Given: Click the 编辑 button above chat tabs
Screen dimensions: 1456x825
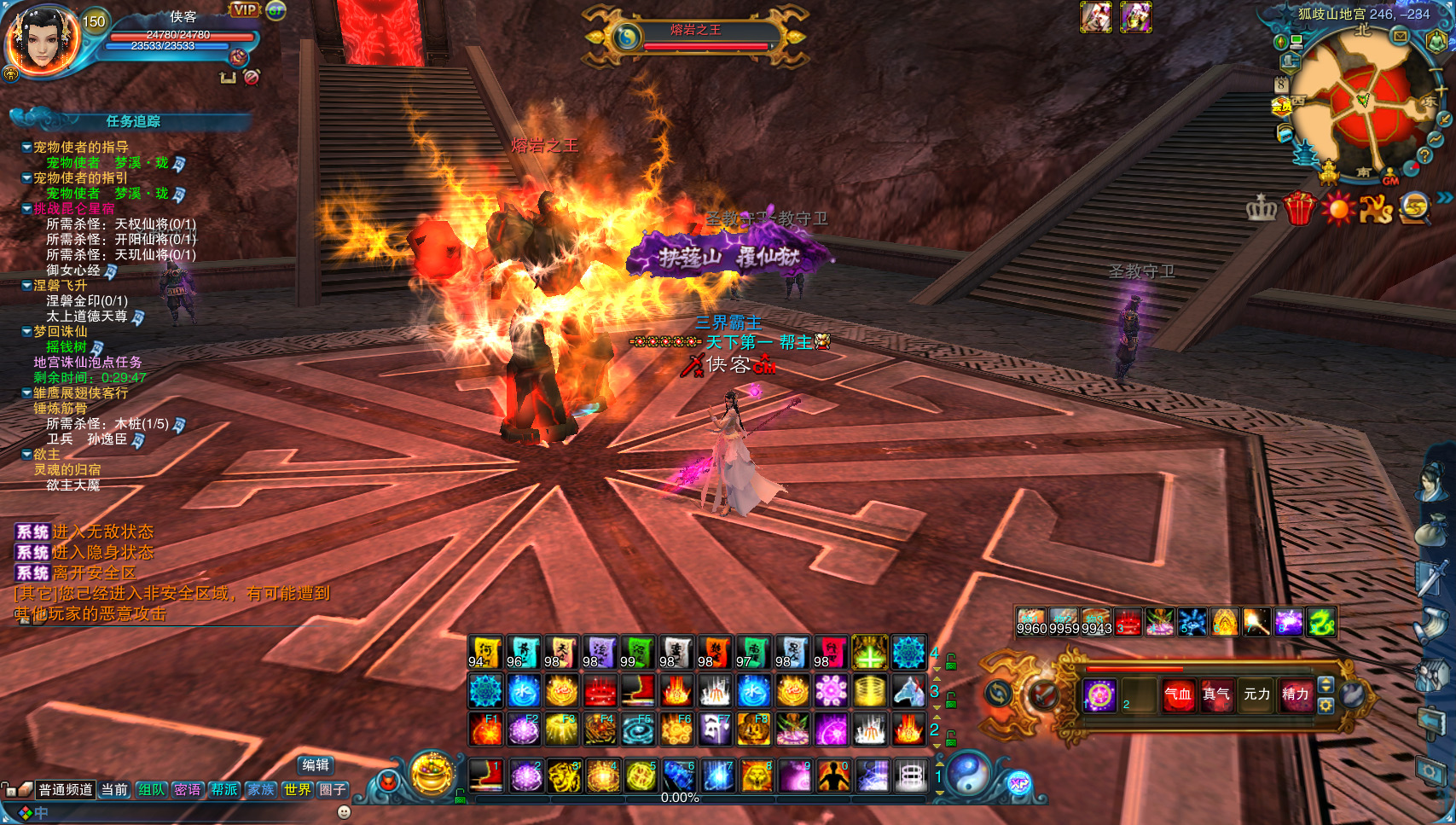Looking at the screenshot, I should (316, 765).
